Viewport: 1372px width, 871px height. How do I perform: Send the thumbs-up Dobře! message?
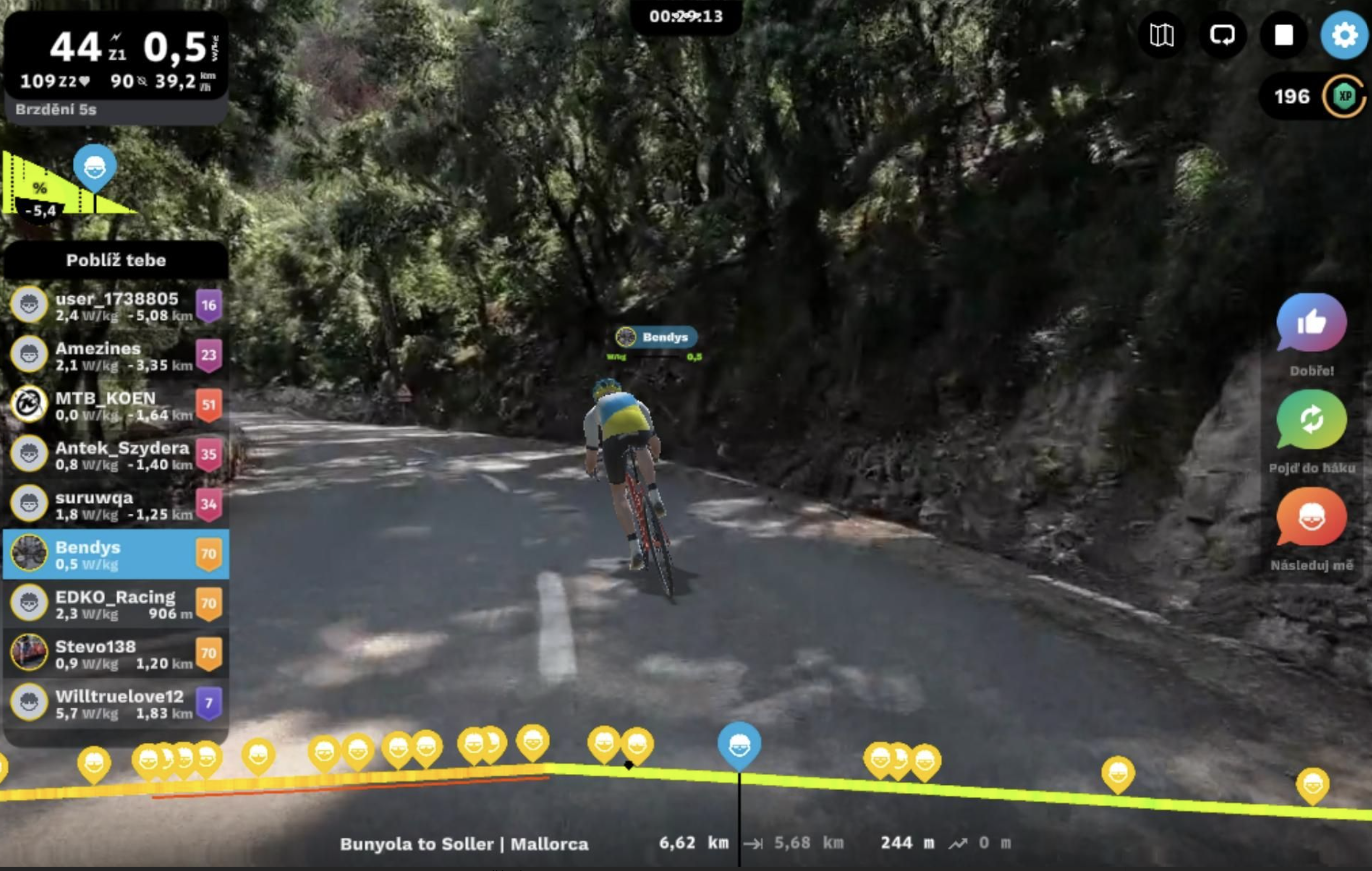pos(1311,324)
